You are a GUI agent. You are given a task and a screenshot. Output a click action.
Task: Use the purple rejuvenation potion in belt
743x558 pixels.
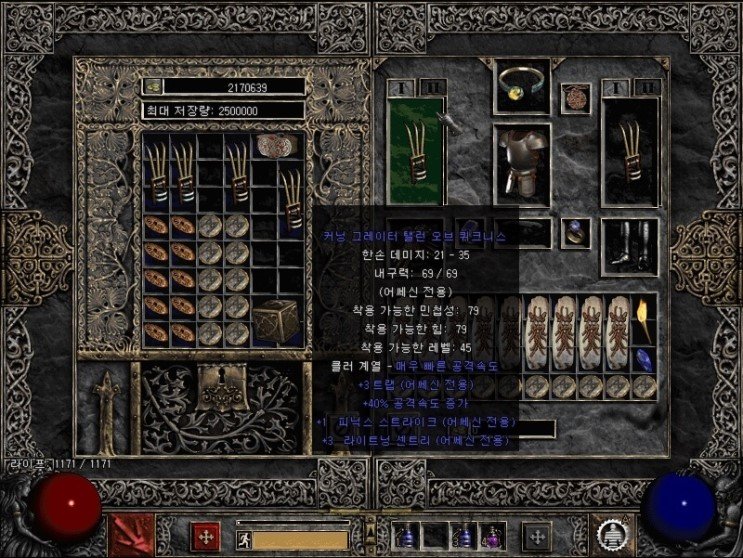click(493, 537)
